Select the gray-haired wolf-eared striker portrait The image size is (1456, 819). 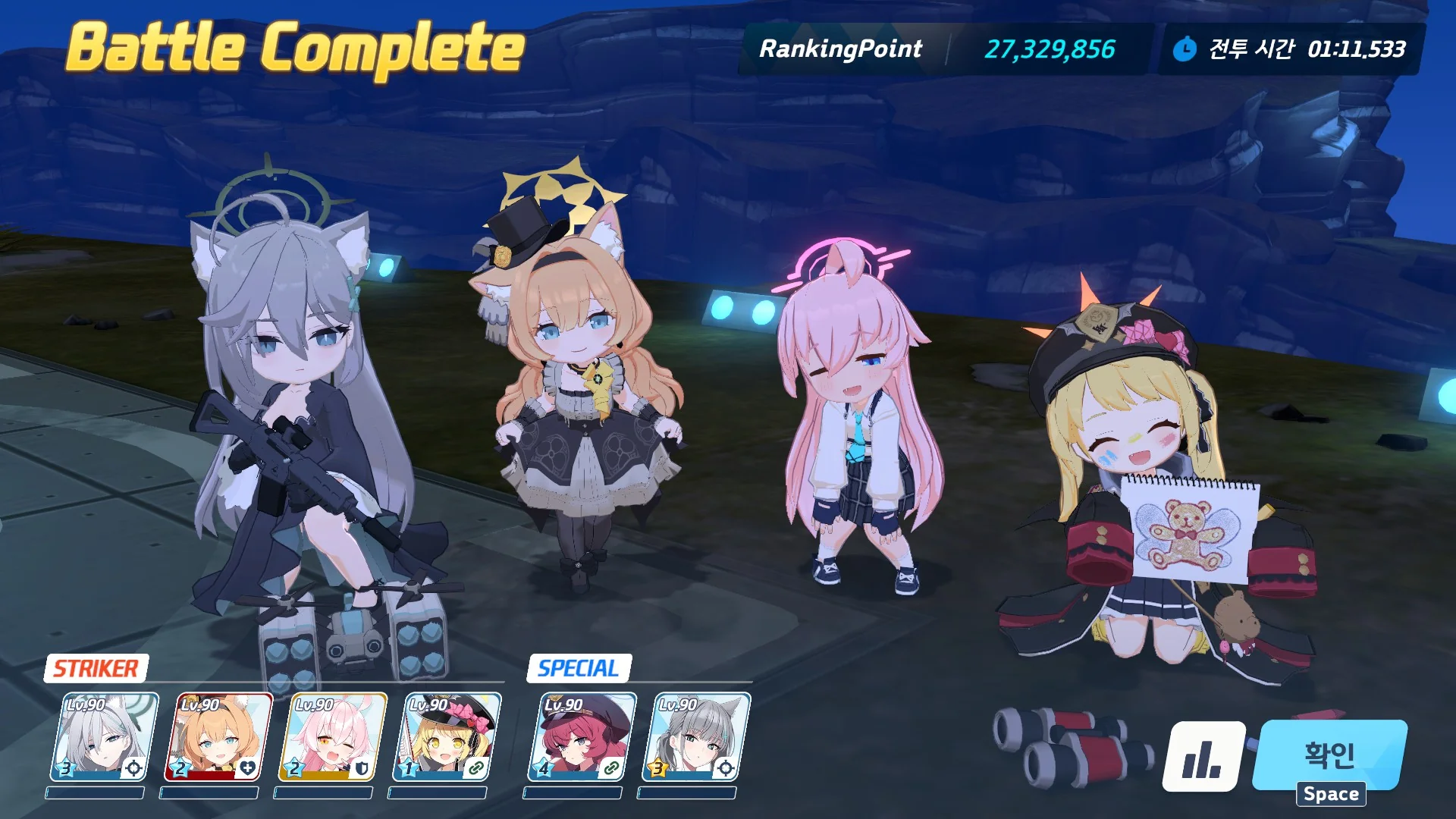coord(104,737)
